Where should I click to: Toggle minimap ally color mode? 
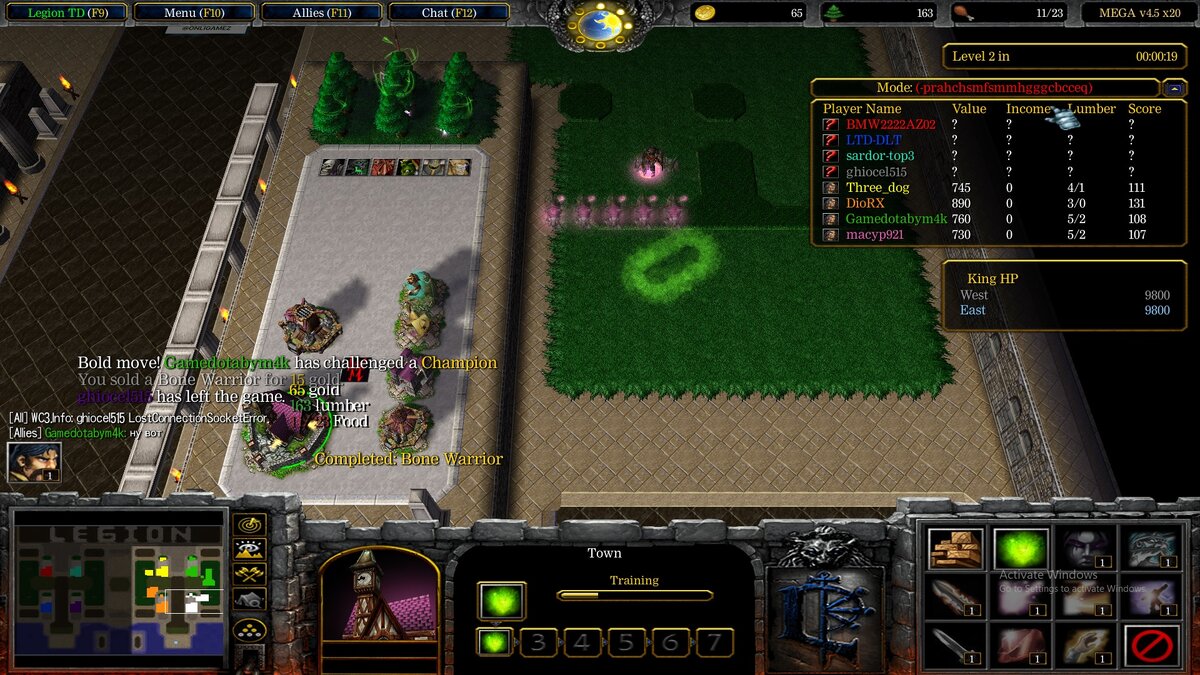(249, 574)
